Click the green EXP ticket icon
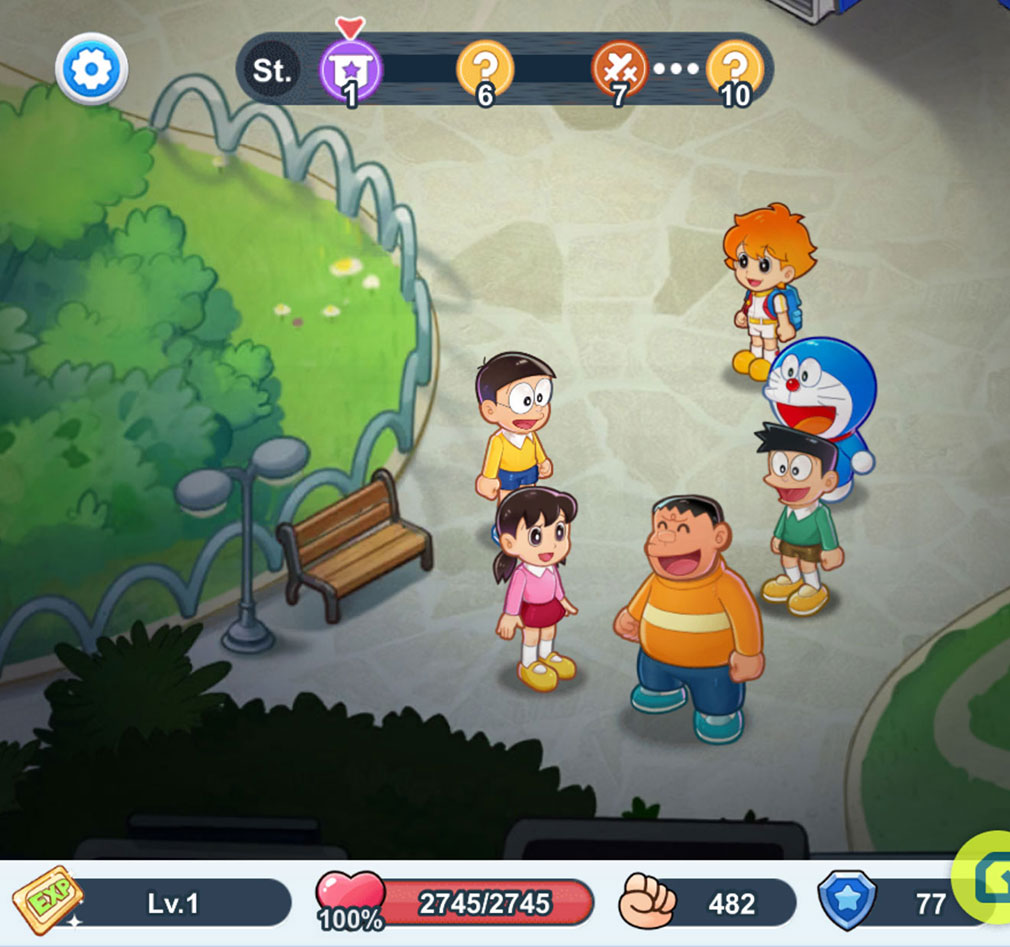The image size is (1010, 947). point(47,902)
